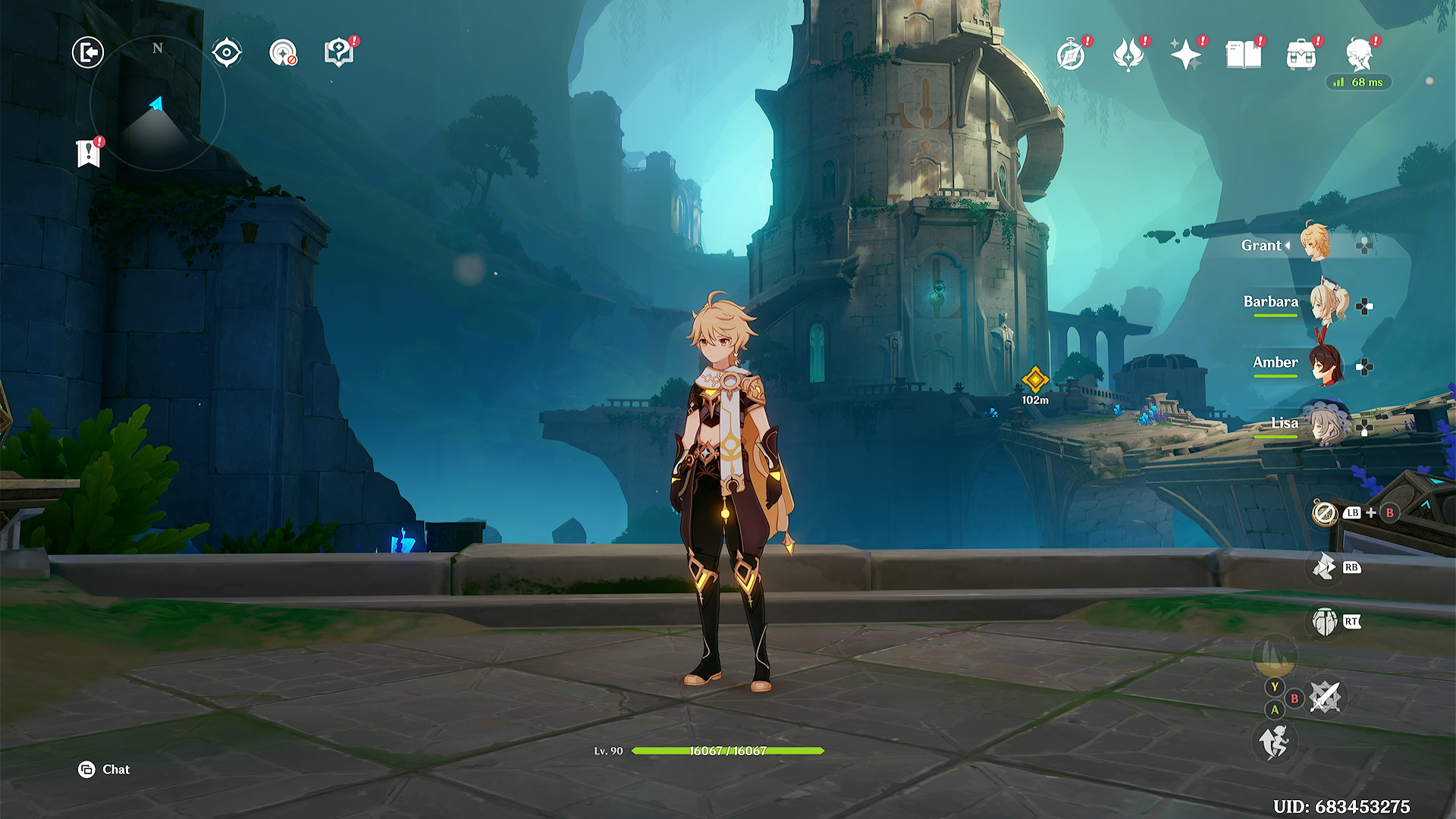Open the circular minimap

(158, 103)
